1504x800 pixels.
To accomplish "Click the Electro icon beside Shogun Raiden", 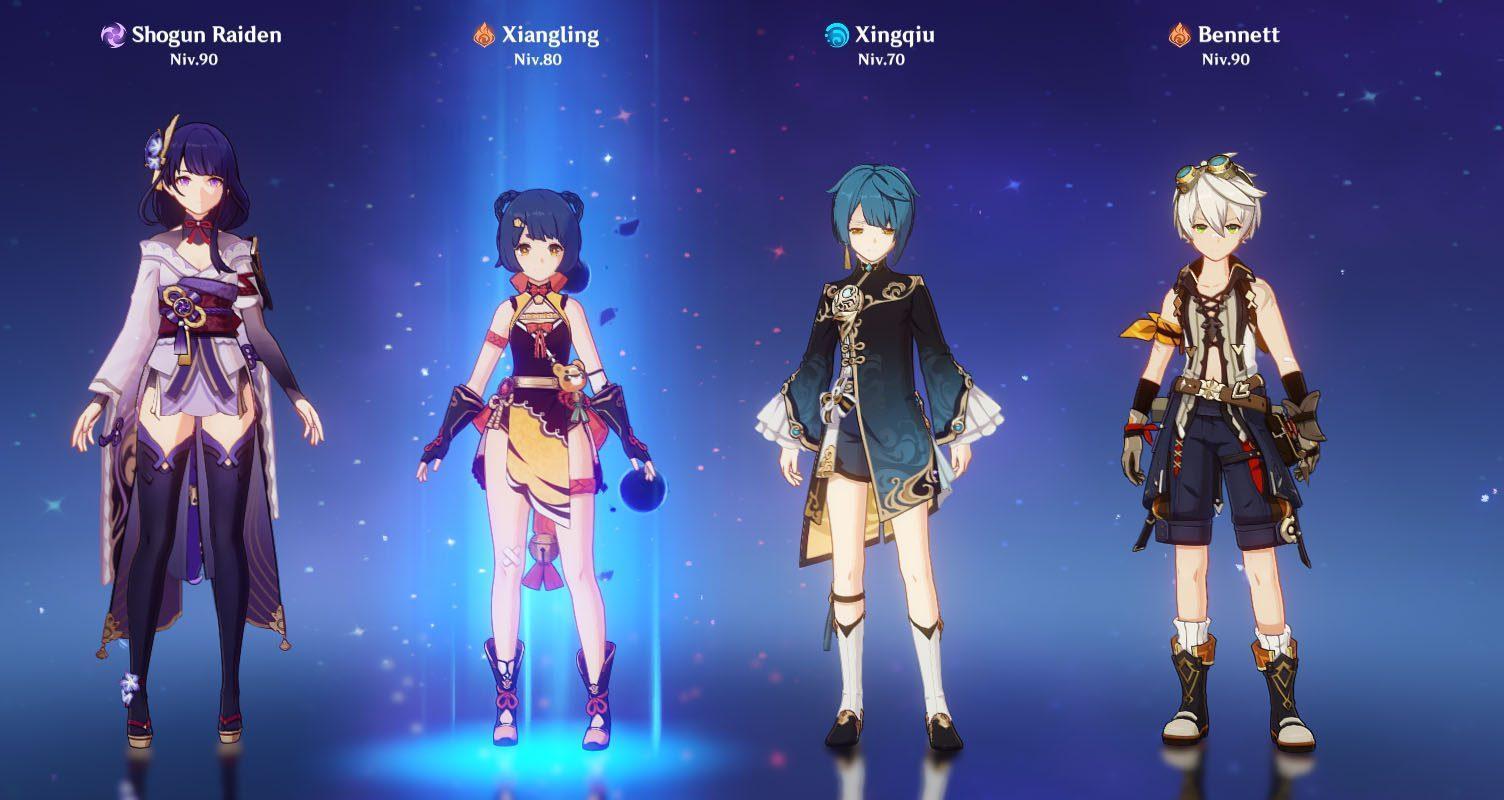I will [x=114, y=33].
